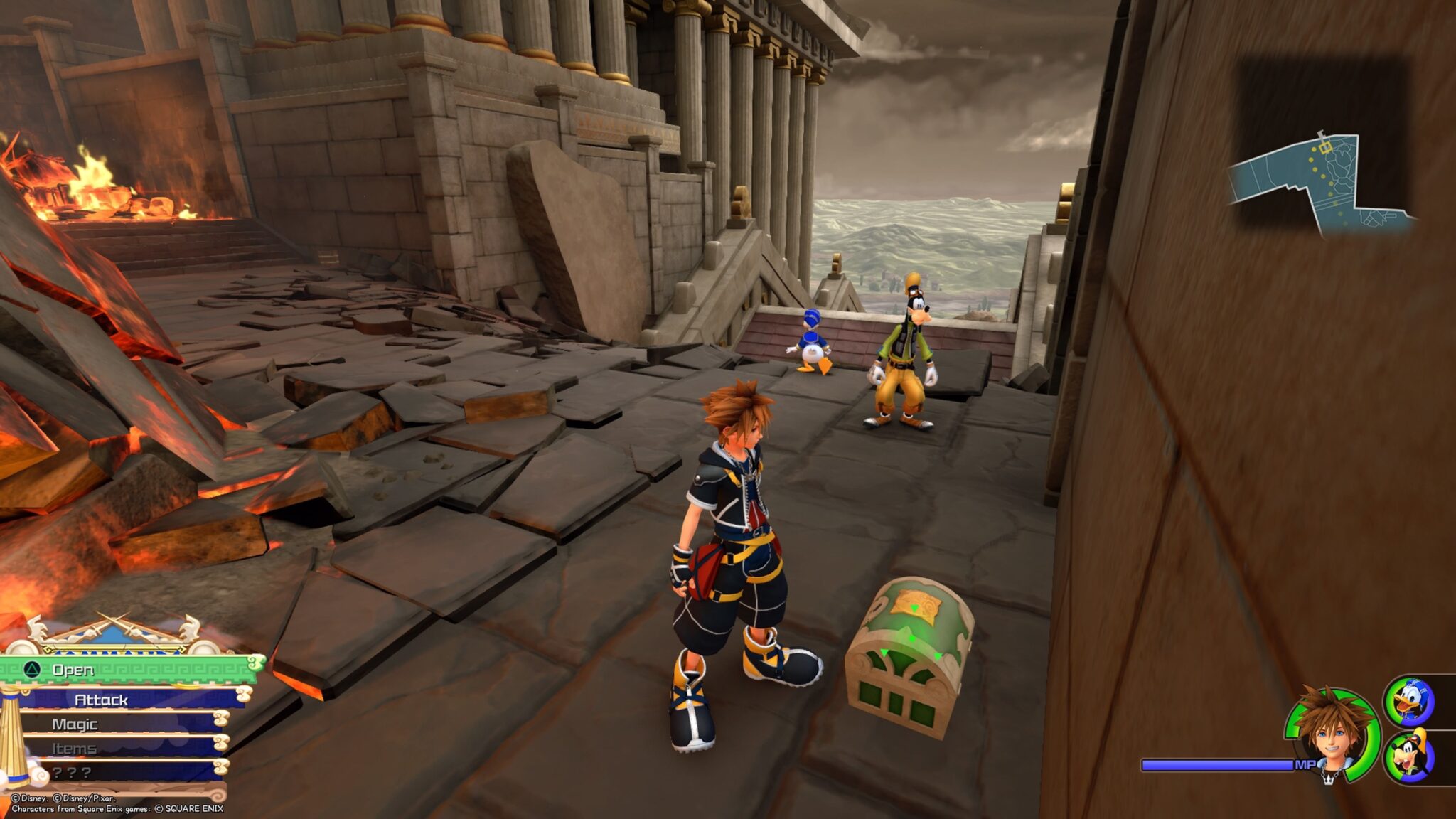This screenshot has width=1456, height=819.
Task: Click the grayed-out Items command
Action: click(x=74, y=747)
